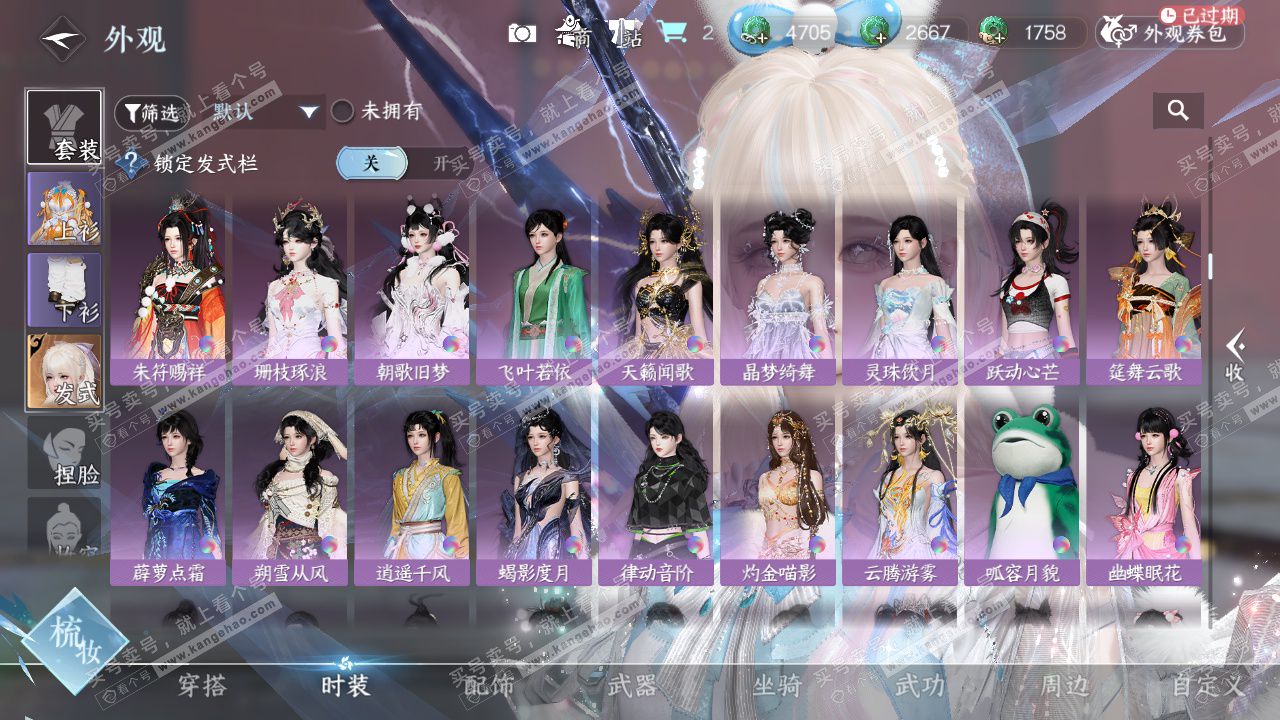This screenshot has height=720, width=1280.
Task: Open the 筛选 filter button
Action: 151,112
